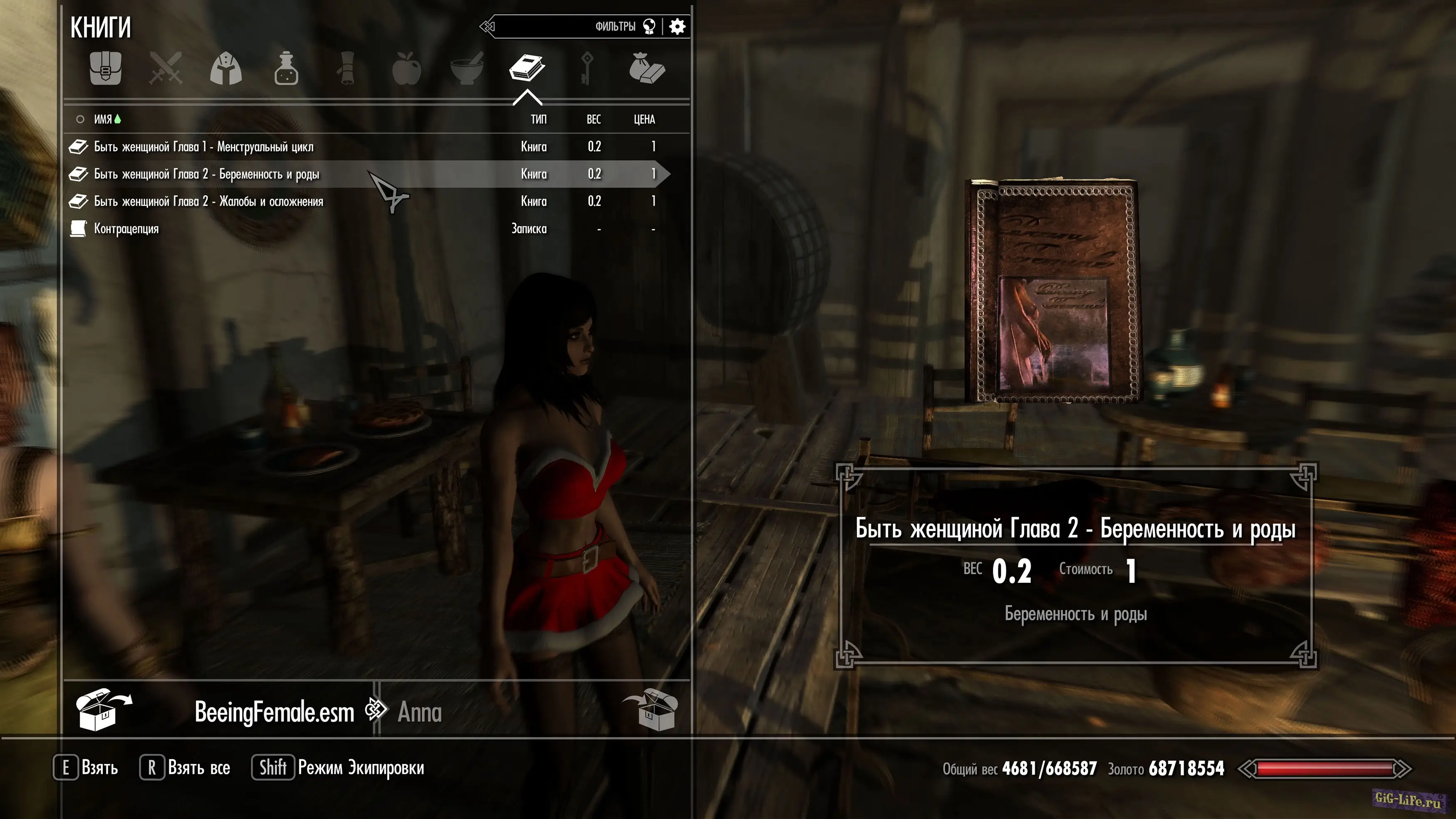The height and width of the screenshot is (819, 1456).
Task: Pick the Жалобы и осложнения book row
Action: 208,202
